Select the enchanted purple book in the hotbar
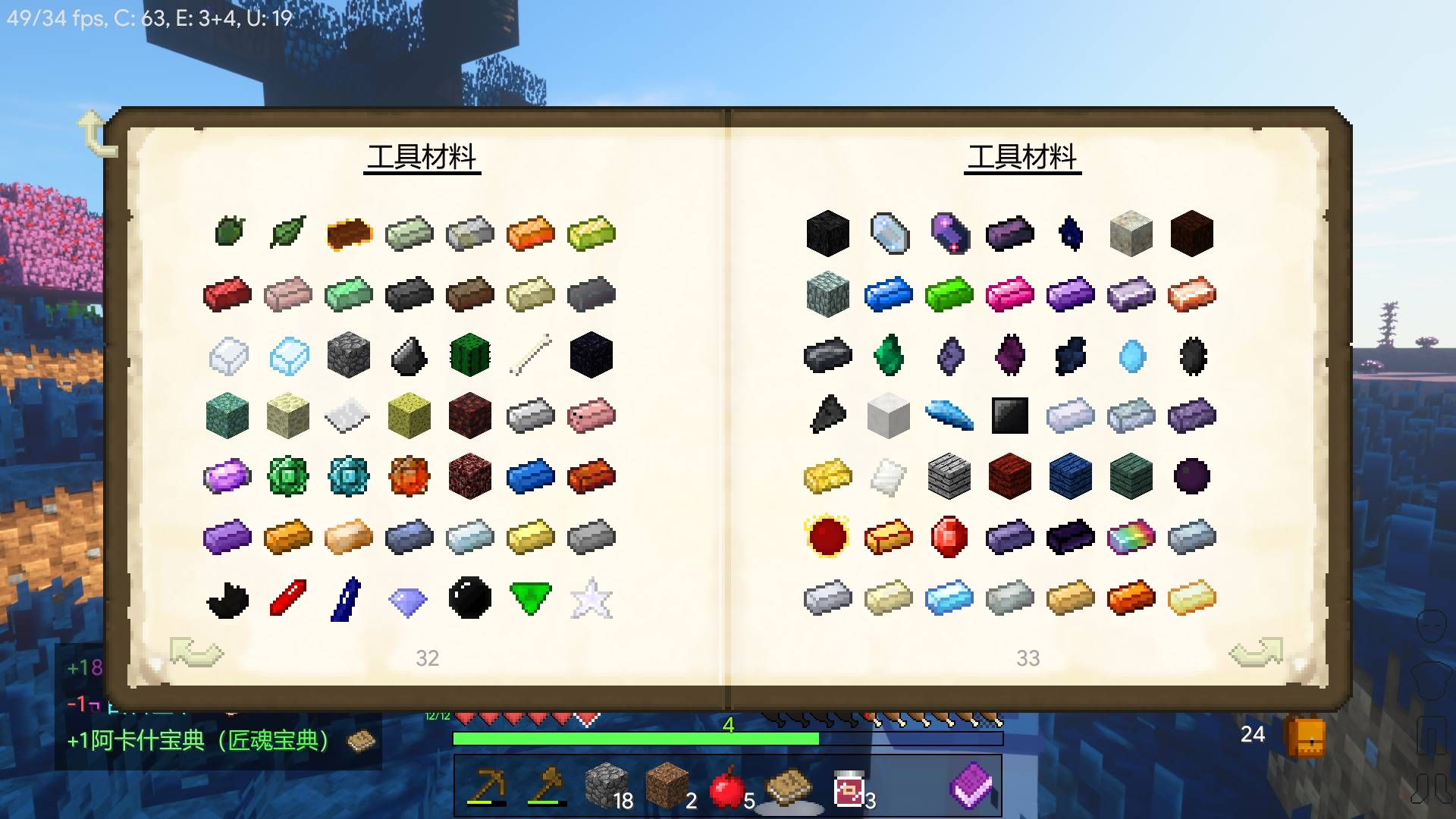1456x819 pixels. coord(973,786)
